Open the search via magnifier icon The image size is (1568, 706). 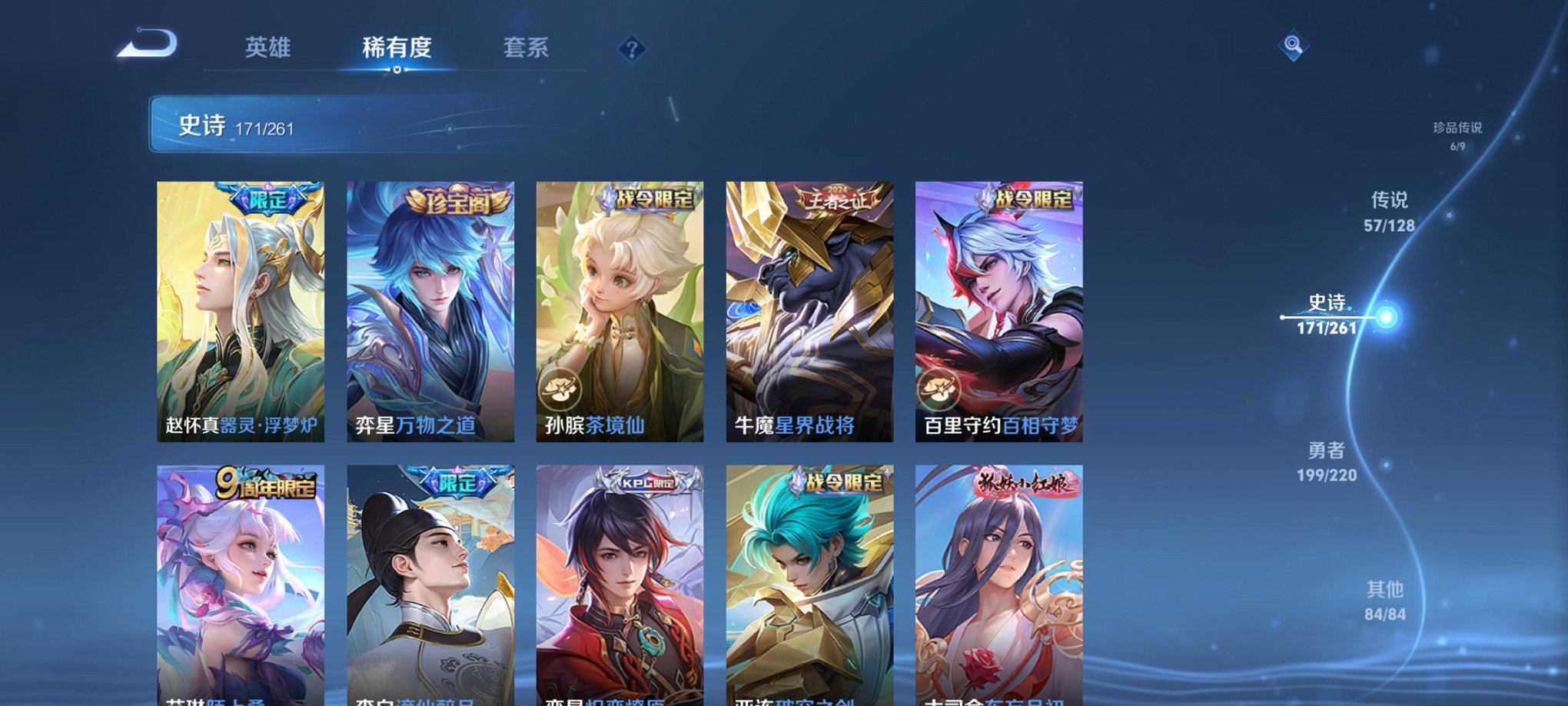(1294, 46)
